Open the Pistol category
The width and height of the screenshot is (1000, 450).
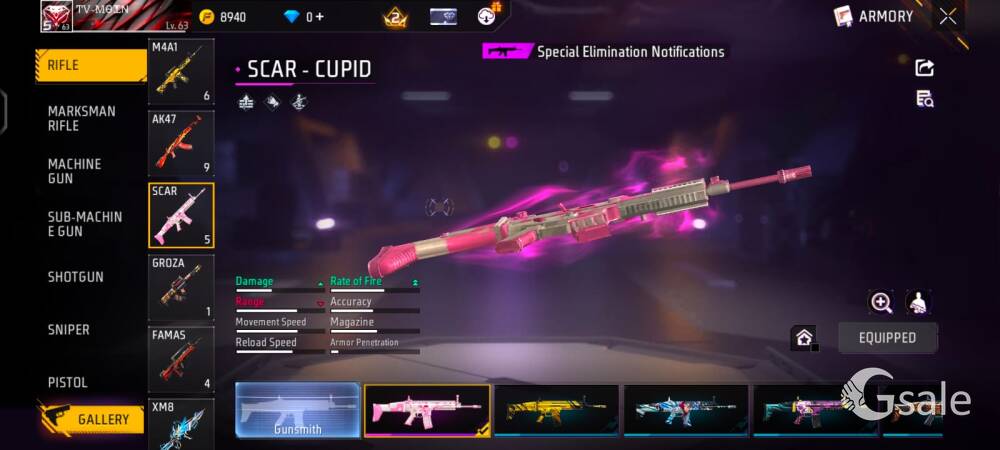pos(68,382)
